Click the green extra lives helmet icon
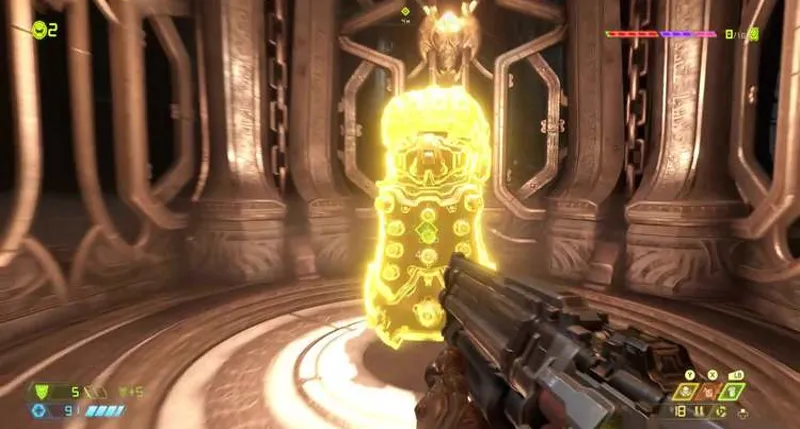800x429 pixels. pyautogui.click(x=39, y=30)
